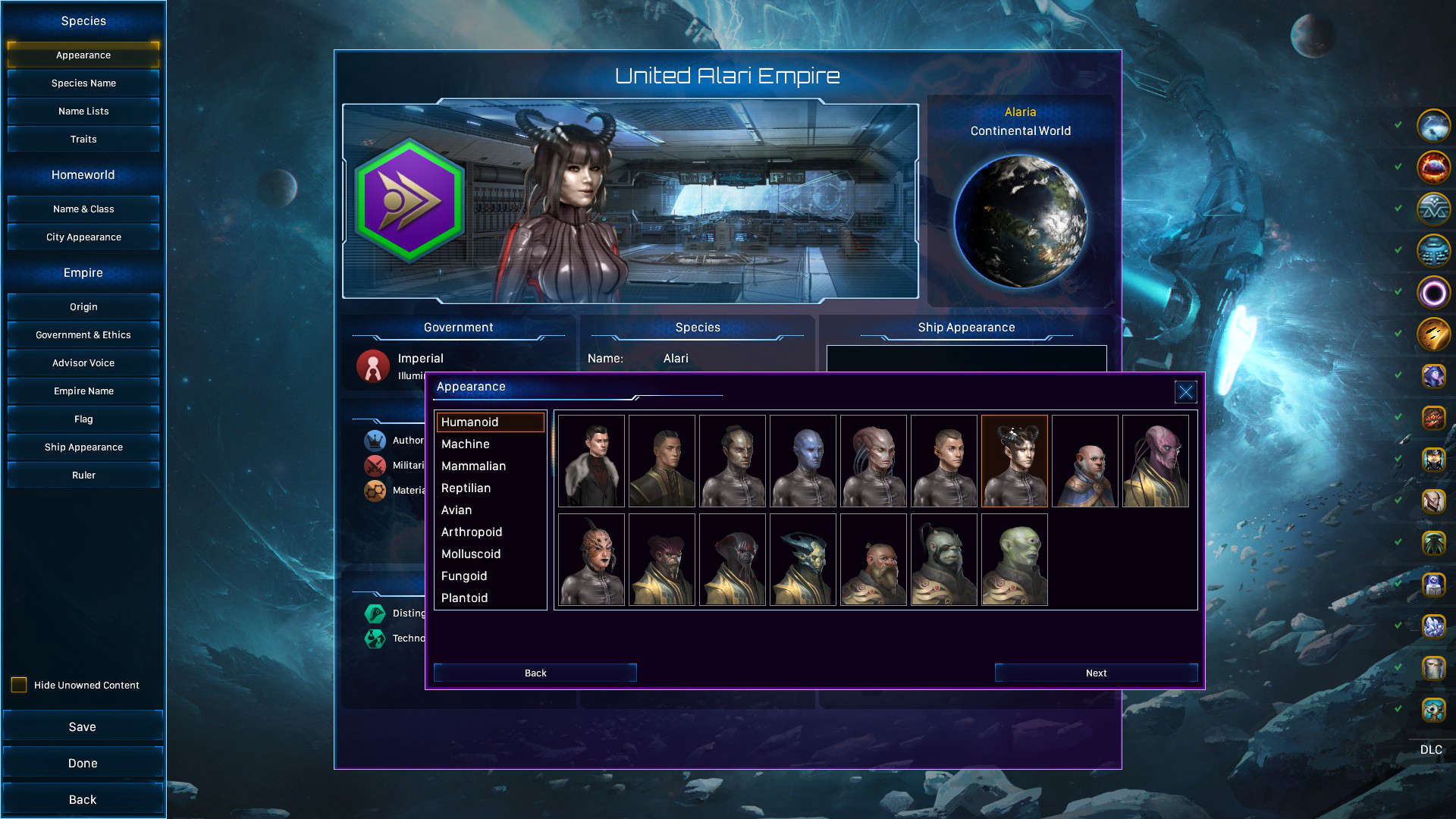Open the Molluscoid category
The height and width of the screenshot is (819, 1456).
coord(470,554)
